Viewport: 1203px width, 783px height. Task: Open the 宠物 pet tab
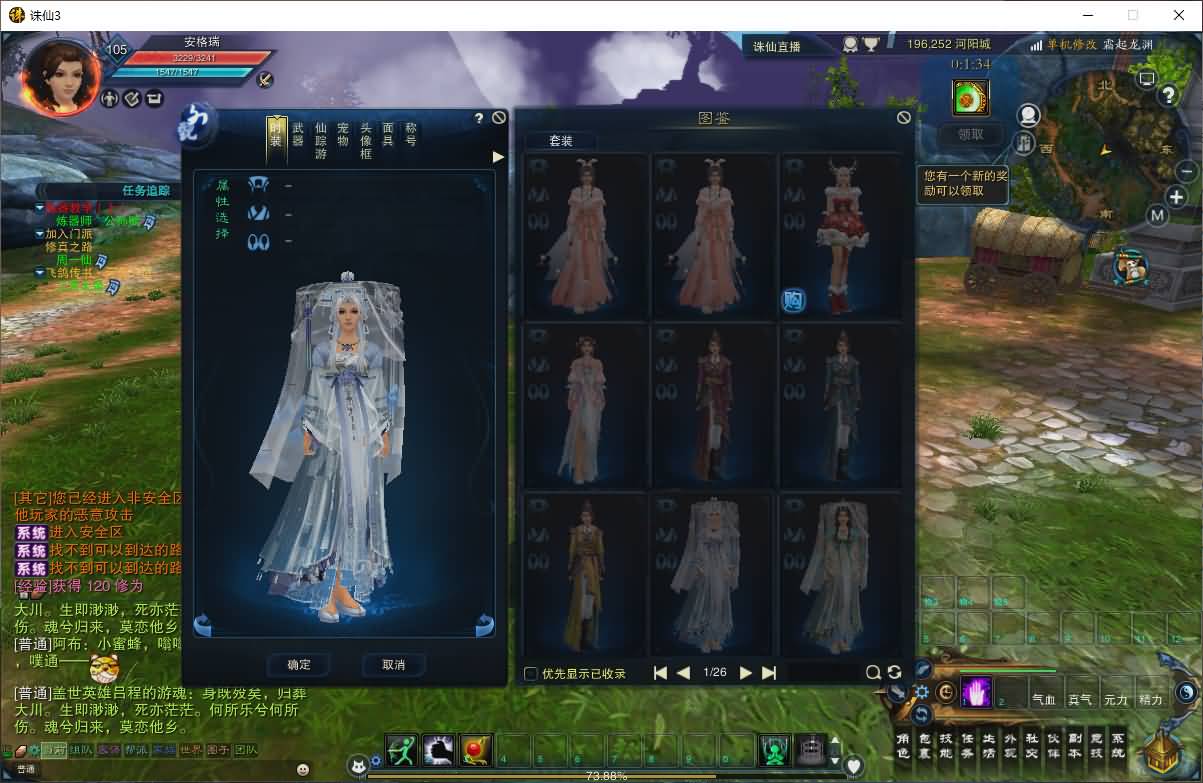click(343, 134)
